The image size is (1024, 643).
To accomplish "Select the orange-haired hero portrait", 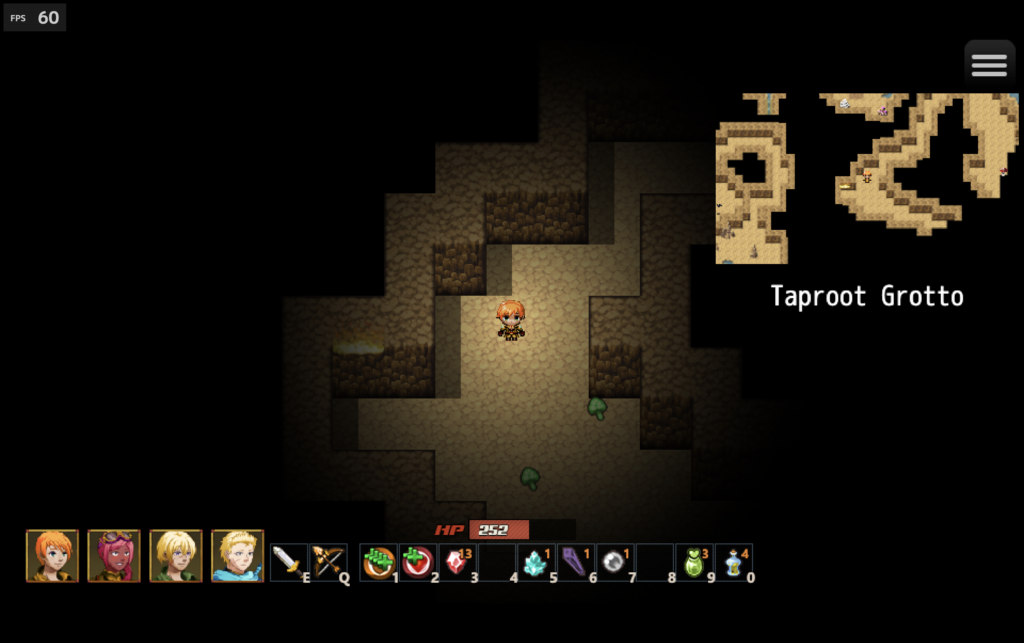I will (52, 556).
